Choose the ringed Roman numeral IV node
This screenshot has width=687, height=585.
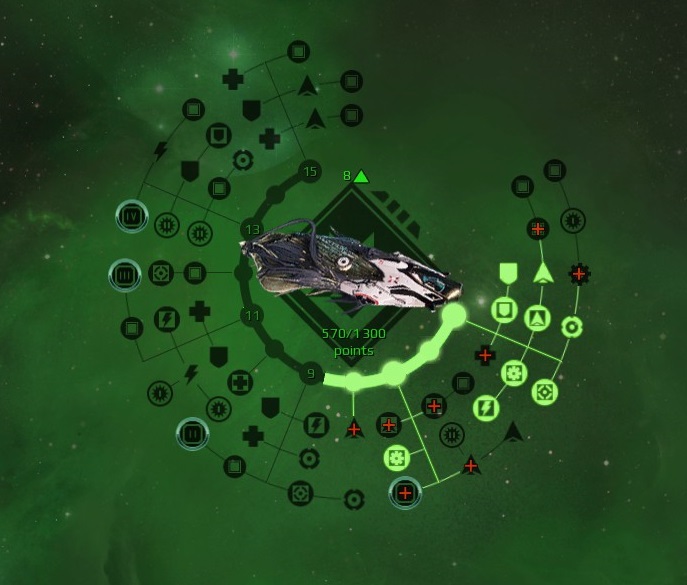130,214
